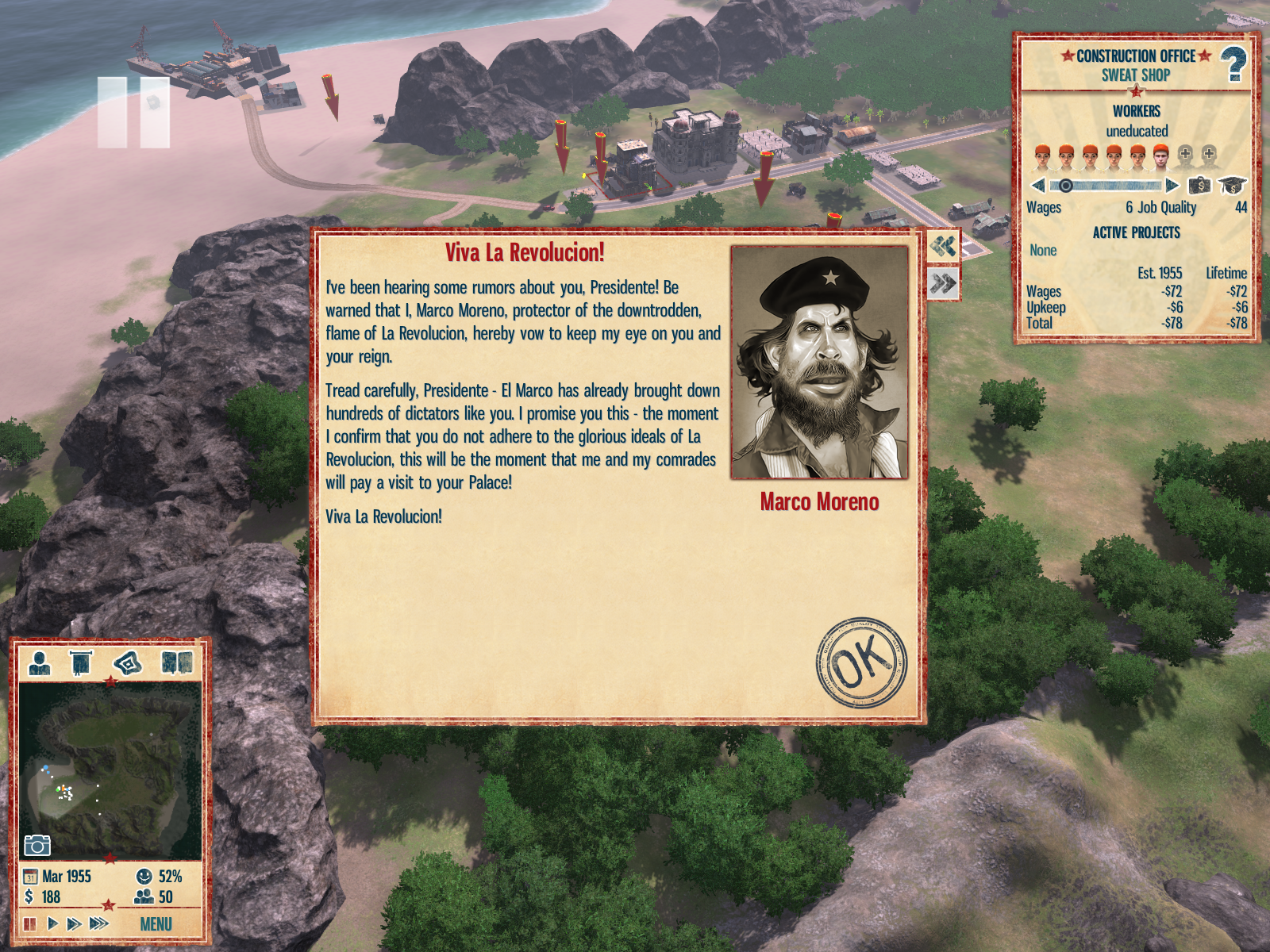This screenshot has height=952, width=1270.
Task: Open the almanac book icon
Action: (176, 662)
